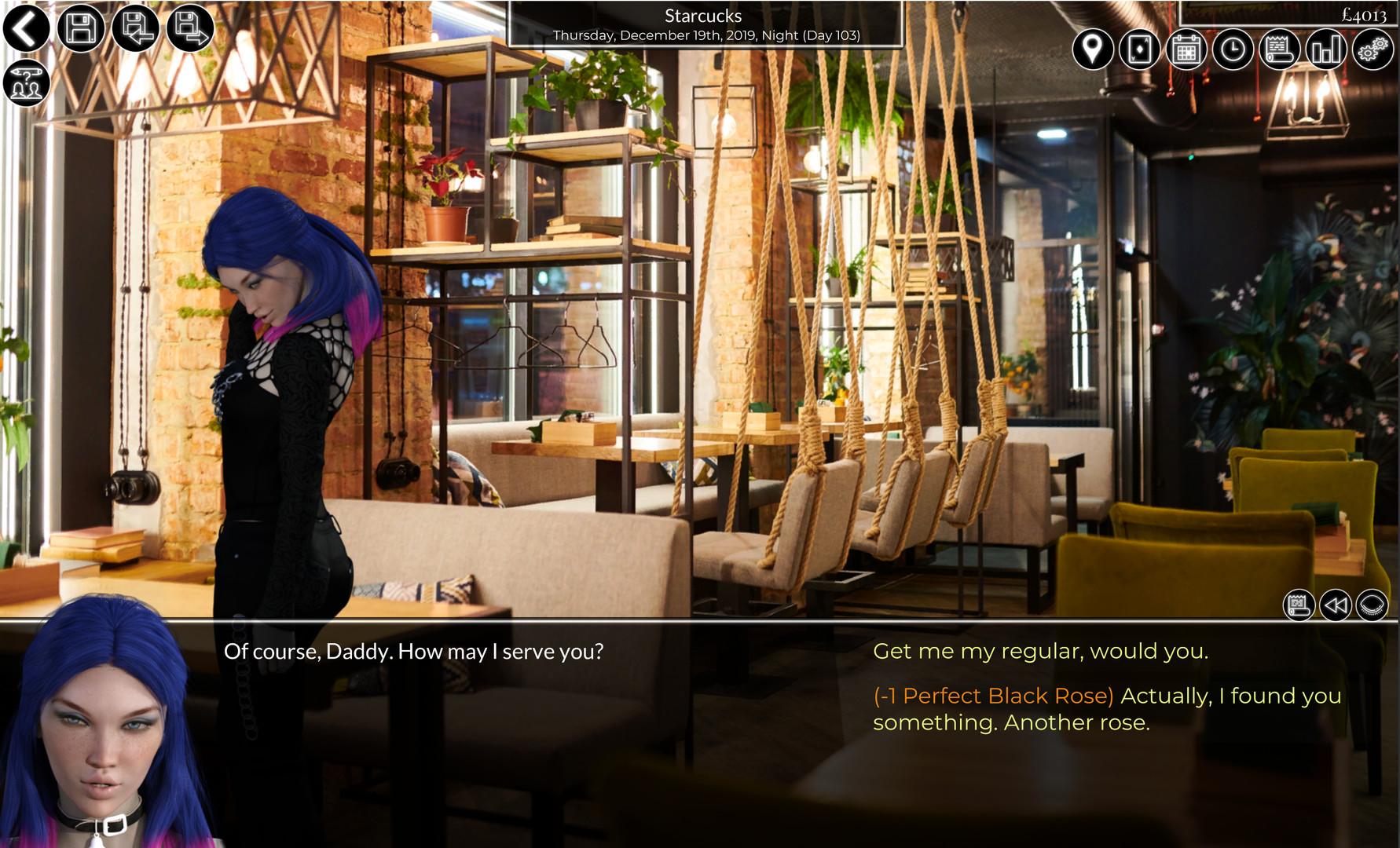Screen dimensions: 1400x848
Task: Open the relationships panel with the people icon
Action: [x=26, y=82]
